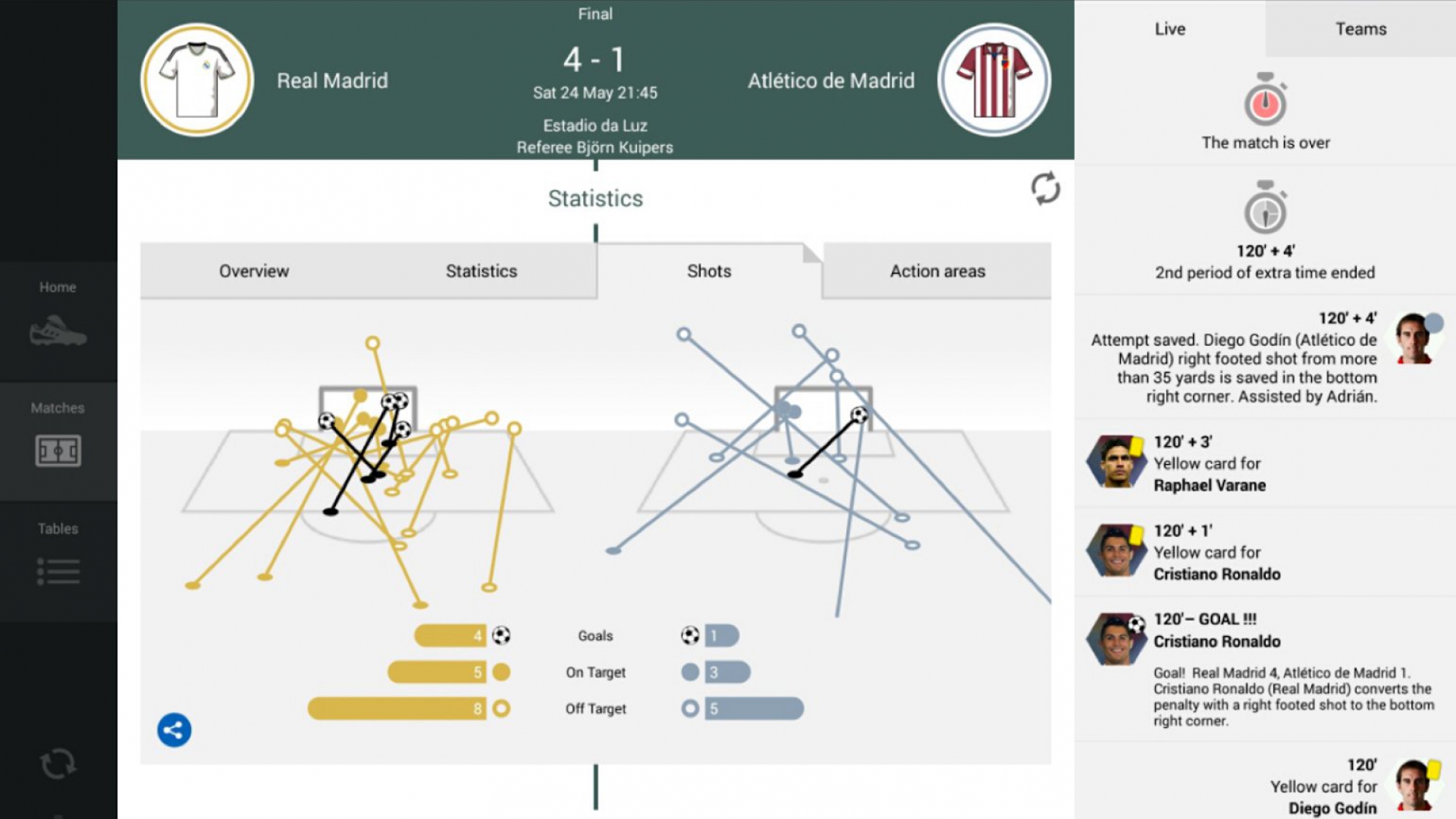Image resolution: width=1456 pixels, height=819 pixels.
Task: Open sharing options via the blue share icon
Action: coord(174,730)
